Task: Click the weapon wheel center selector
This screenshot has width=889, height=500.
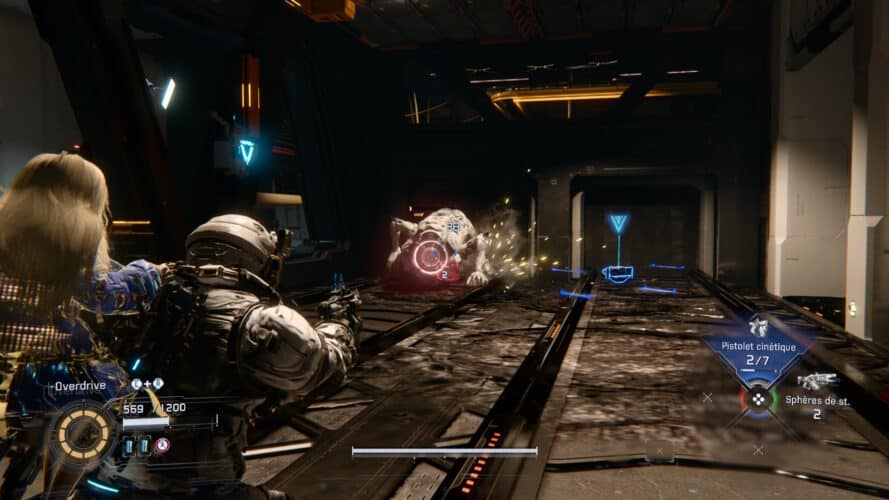Action: (x=757, y=397)
